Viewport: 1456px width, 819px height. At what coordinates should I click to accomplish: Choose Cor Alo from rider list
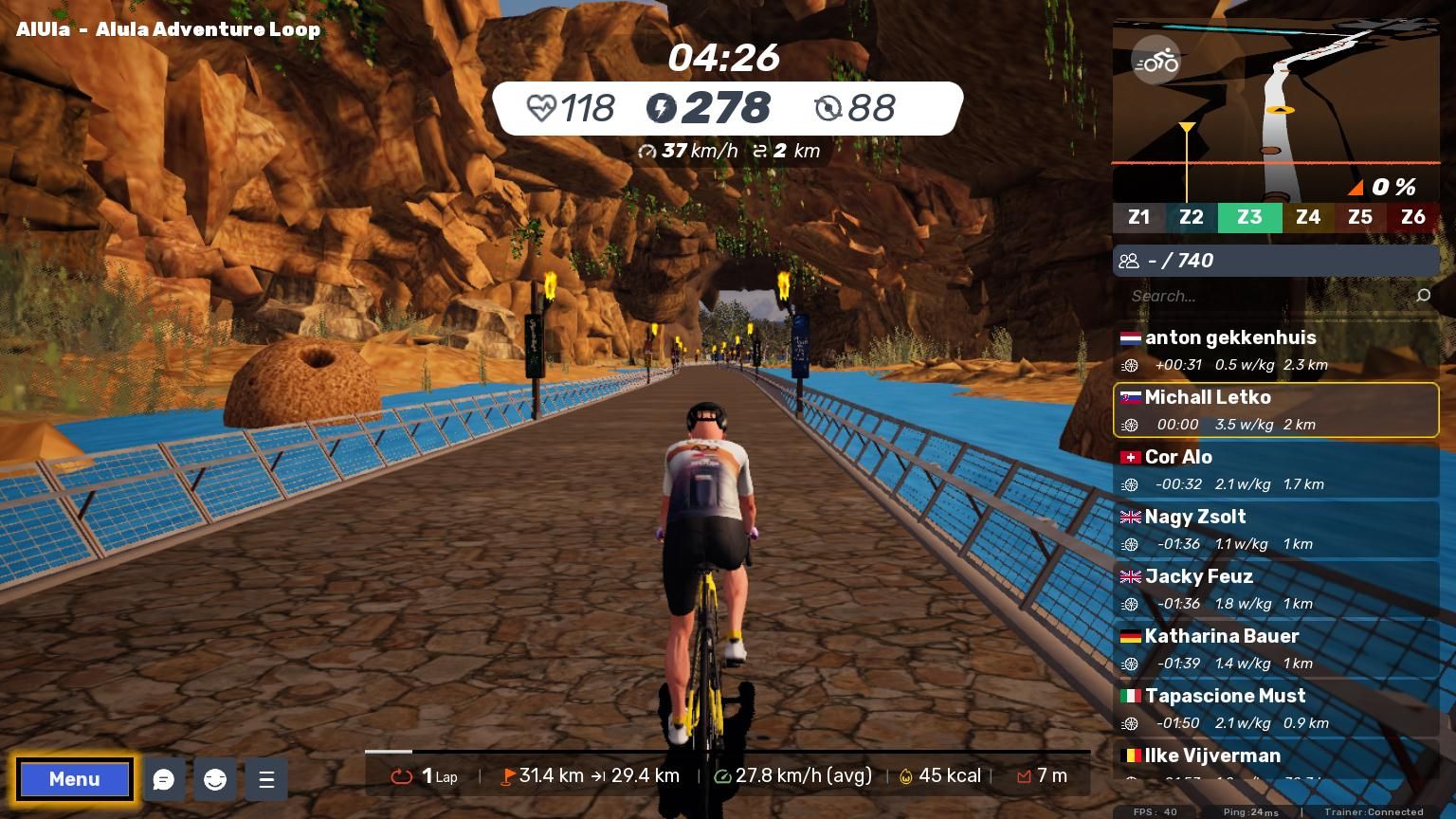point(1275,469)
